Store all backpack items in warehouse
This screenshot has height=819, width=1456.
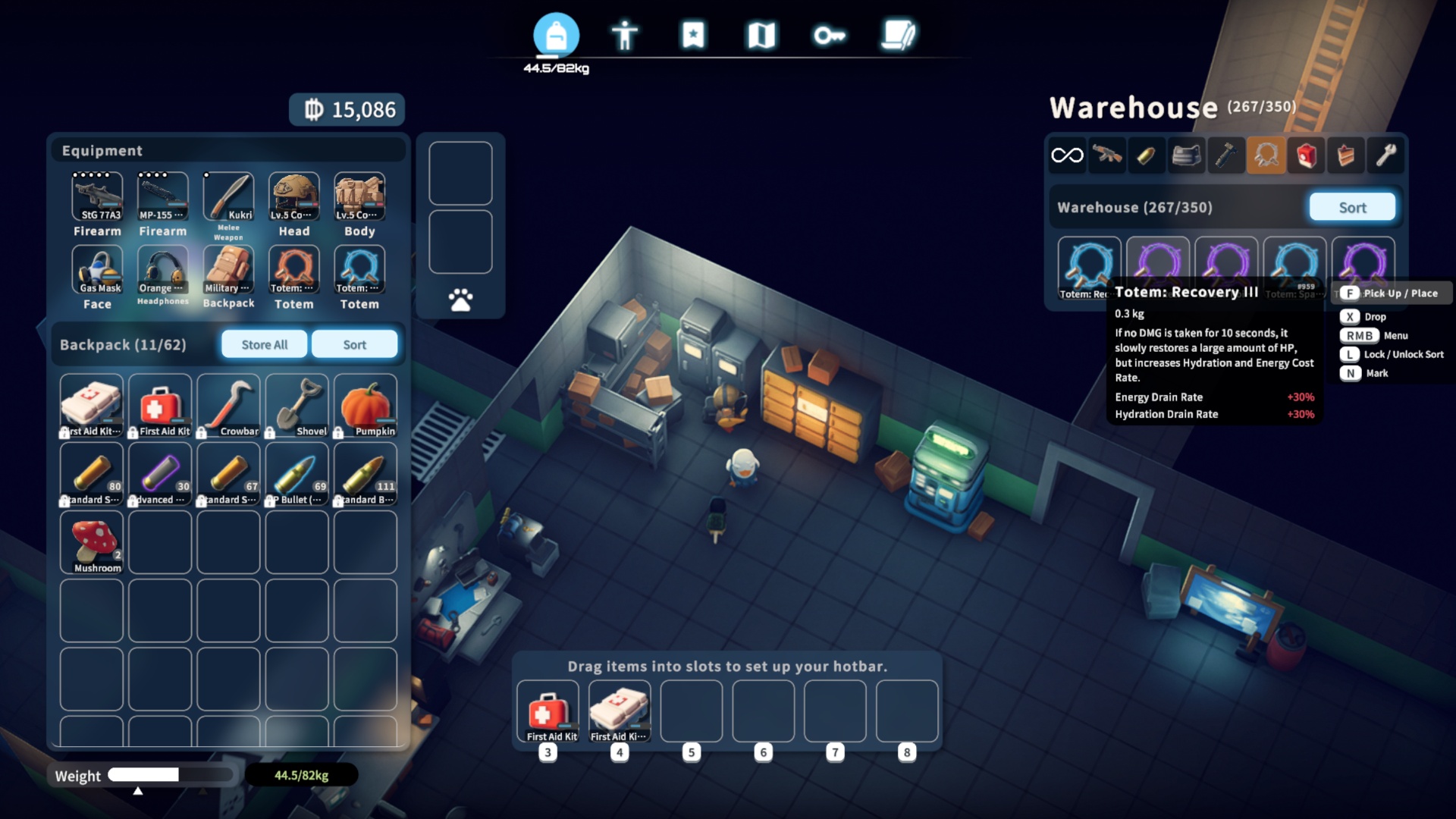264,344
